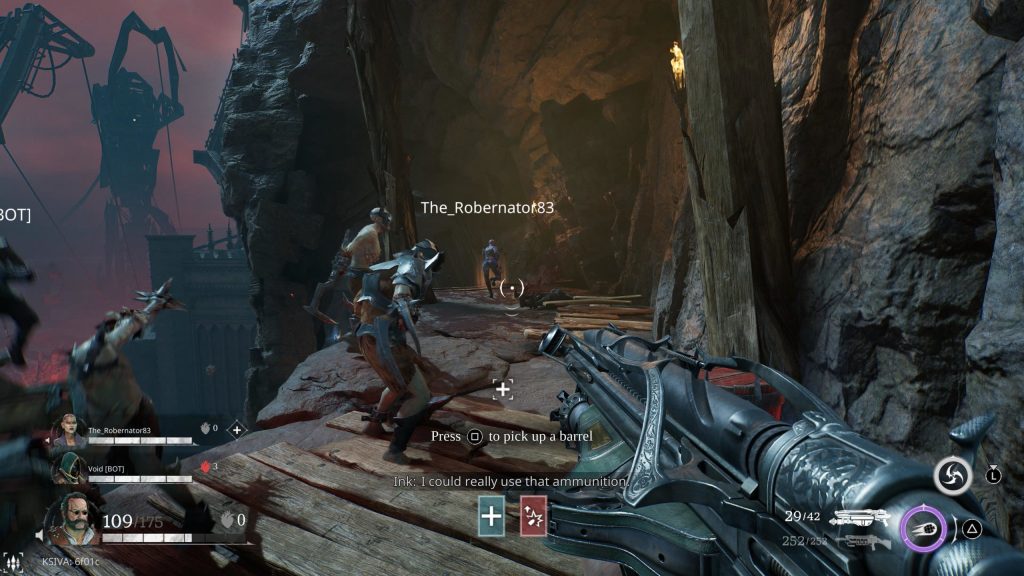Select the primary weapon silhouette icon
The image size is (1024, 576).
pyautogui.click(x=861, y=518)
